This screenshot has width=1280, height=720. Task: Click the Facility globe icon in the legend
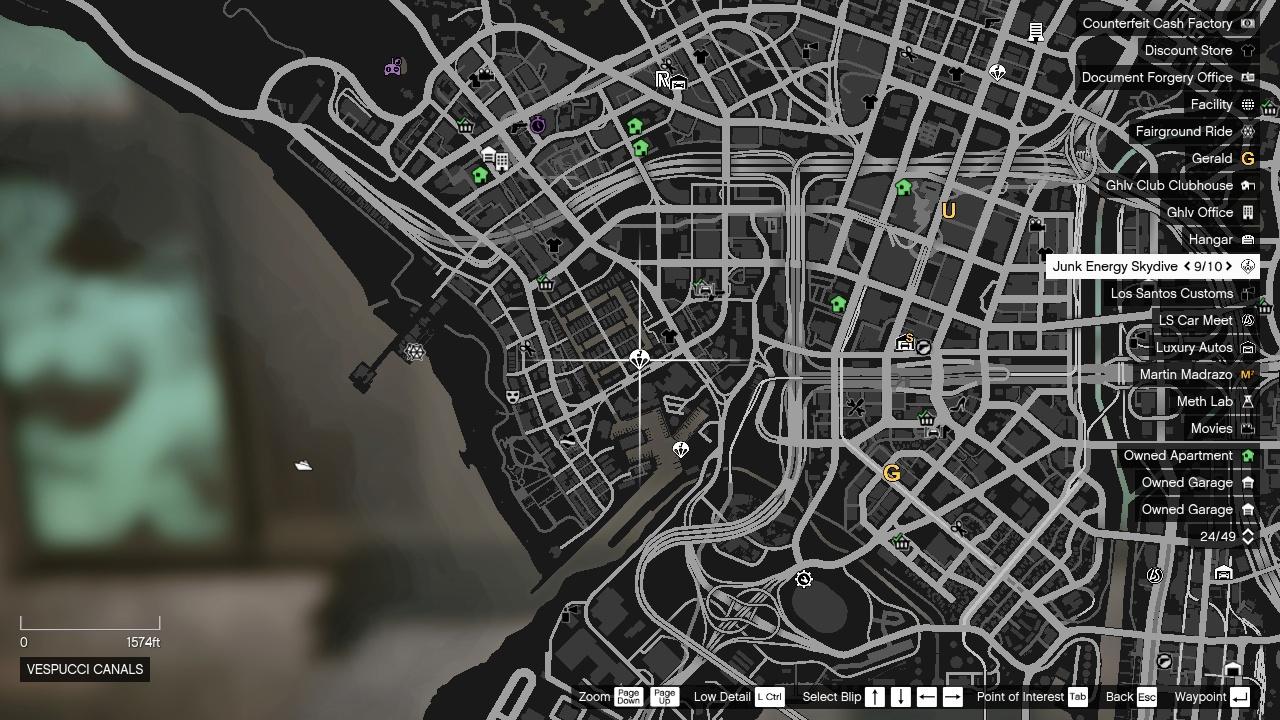(1246, 104)
